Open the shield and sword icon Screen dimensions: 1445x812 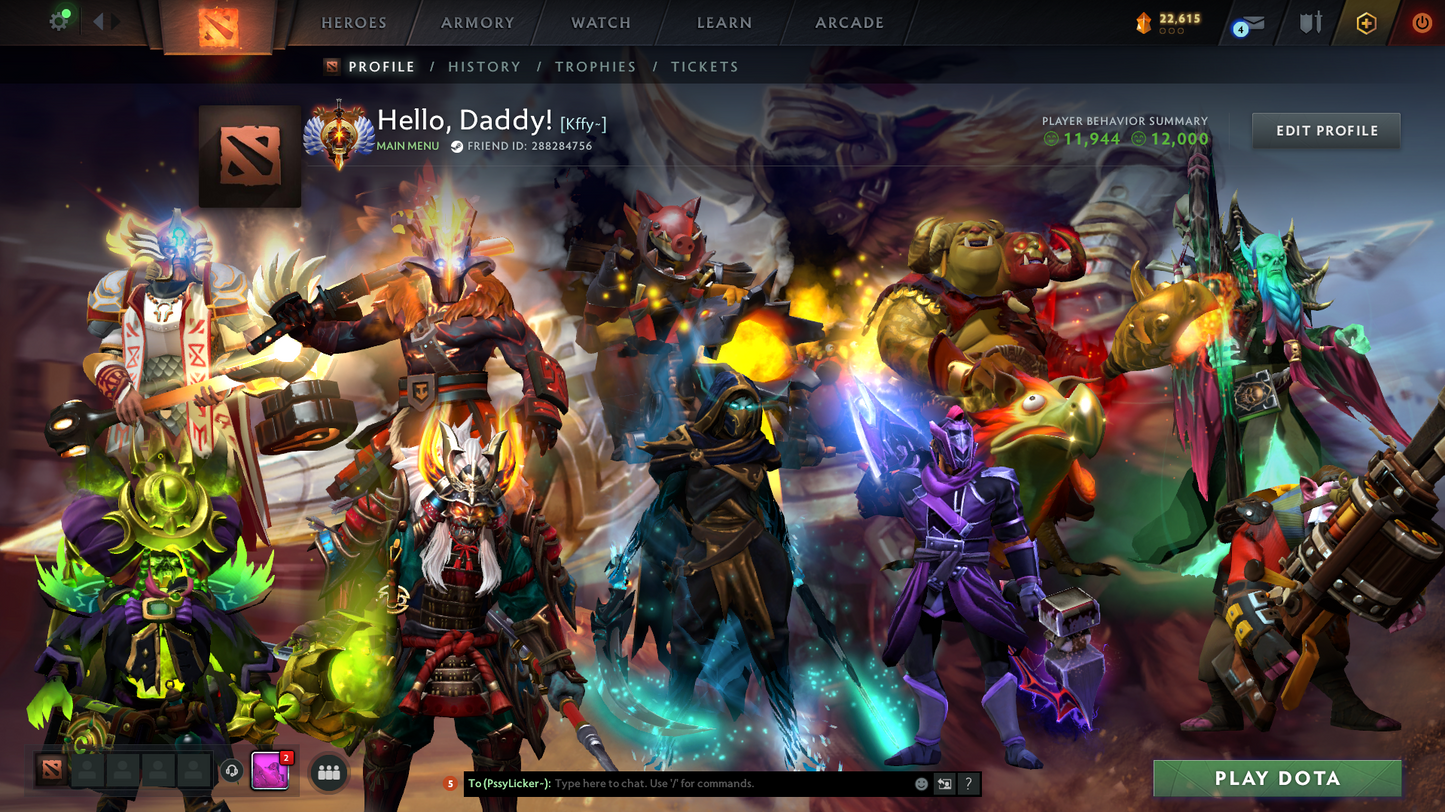(x=1311, y=23)
